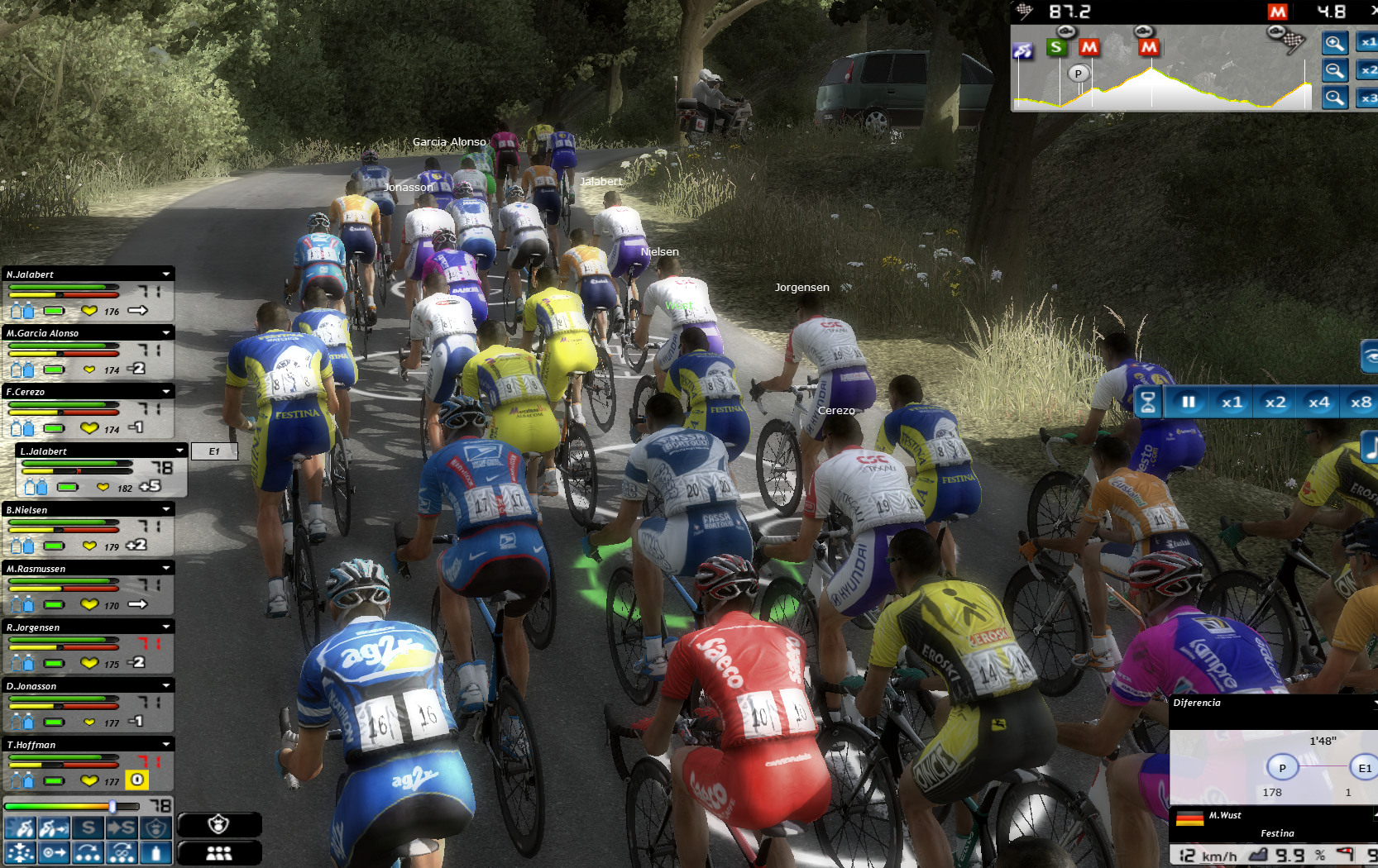Select D.Jonasson's rider panel
The width and height of the screenshot is (1378, 868).
(74, 686)
